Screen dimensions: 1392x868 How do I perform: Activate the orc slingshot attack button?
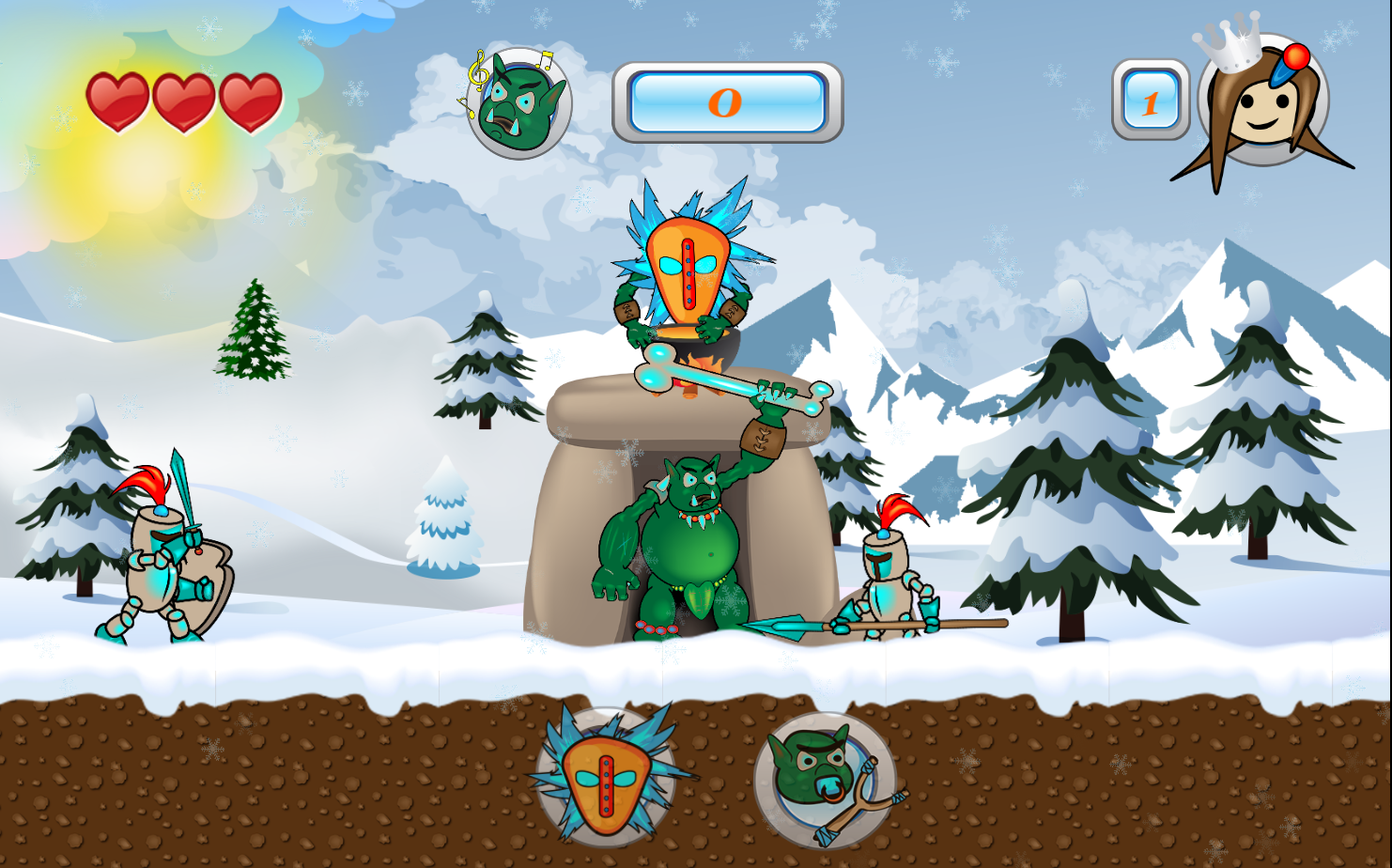[x=825, y=779]
